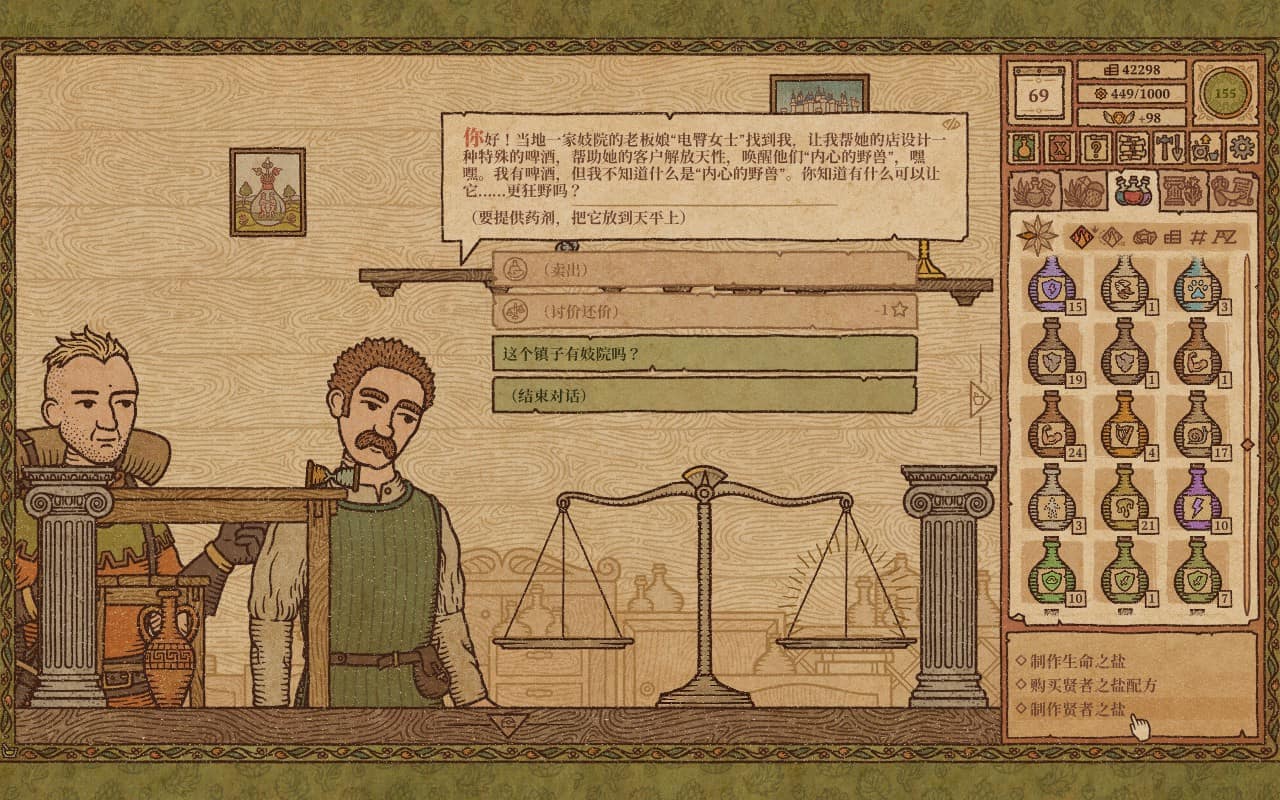Open the settings gear icon
This screenshot has height=800, width=1280.
coord(1242,148)
